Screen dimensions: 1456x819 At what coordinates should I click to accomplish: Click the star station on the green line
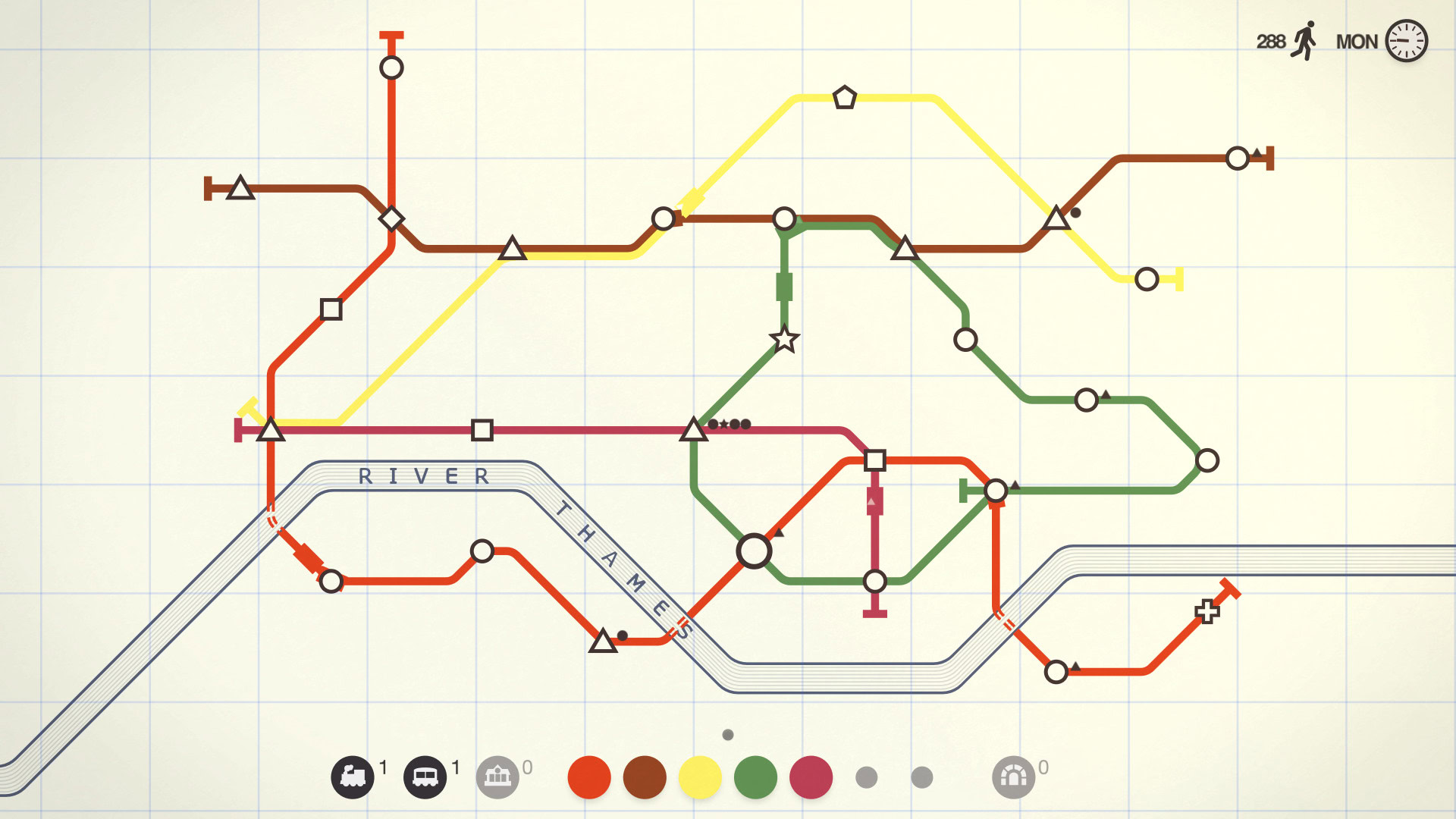784,340
